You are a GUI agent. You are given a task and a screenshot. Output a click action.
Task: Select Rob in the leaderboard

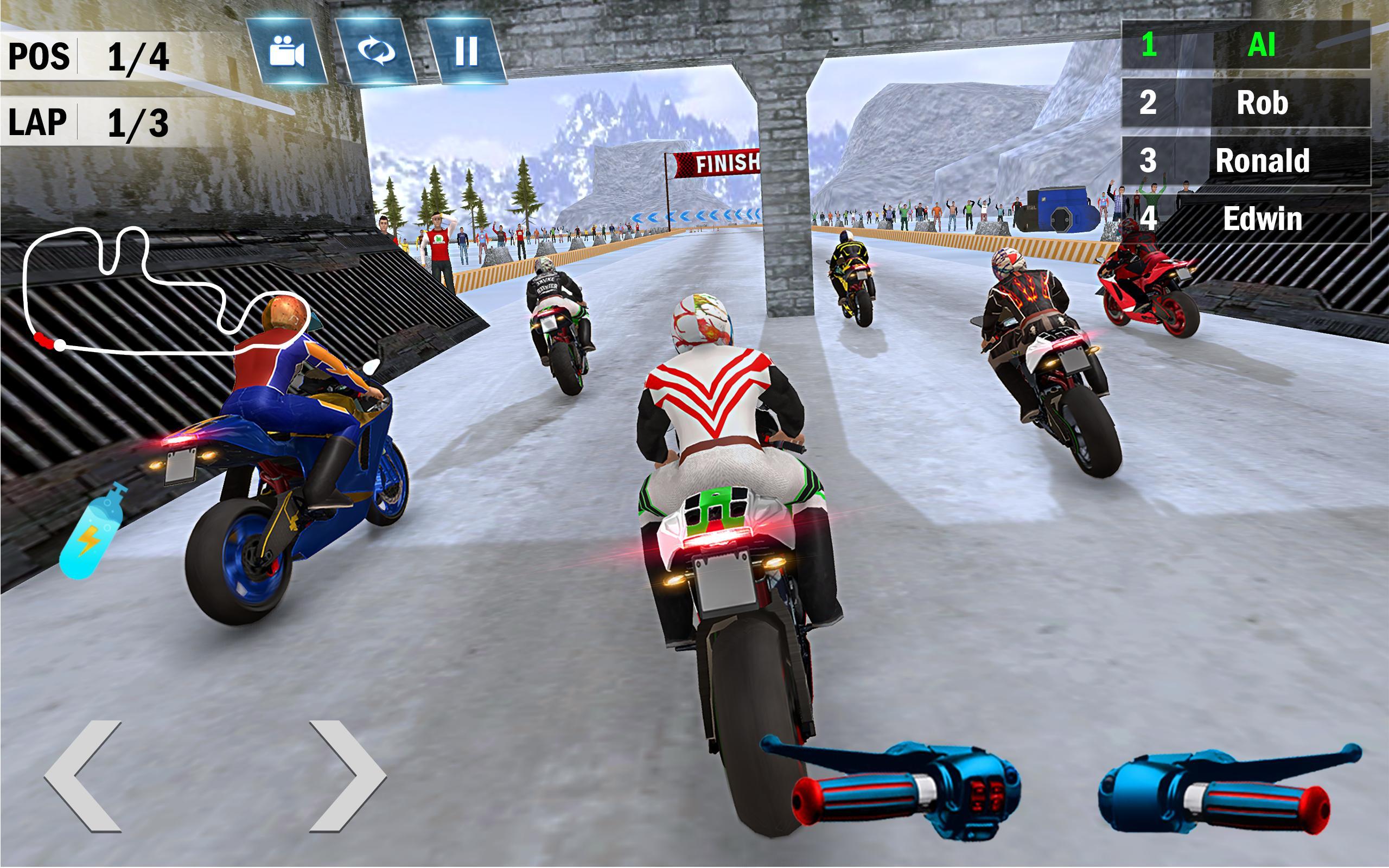point(1246,103)
